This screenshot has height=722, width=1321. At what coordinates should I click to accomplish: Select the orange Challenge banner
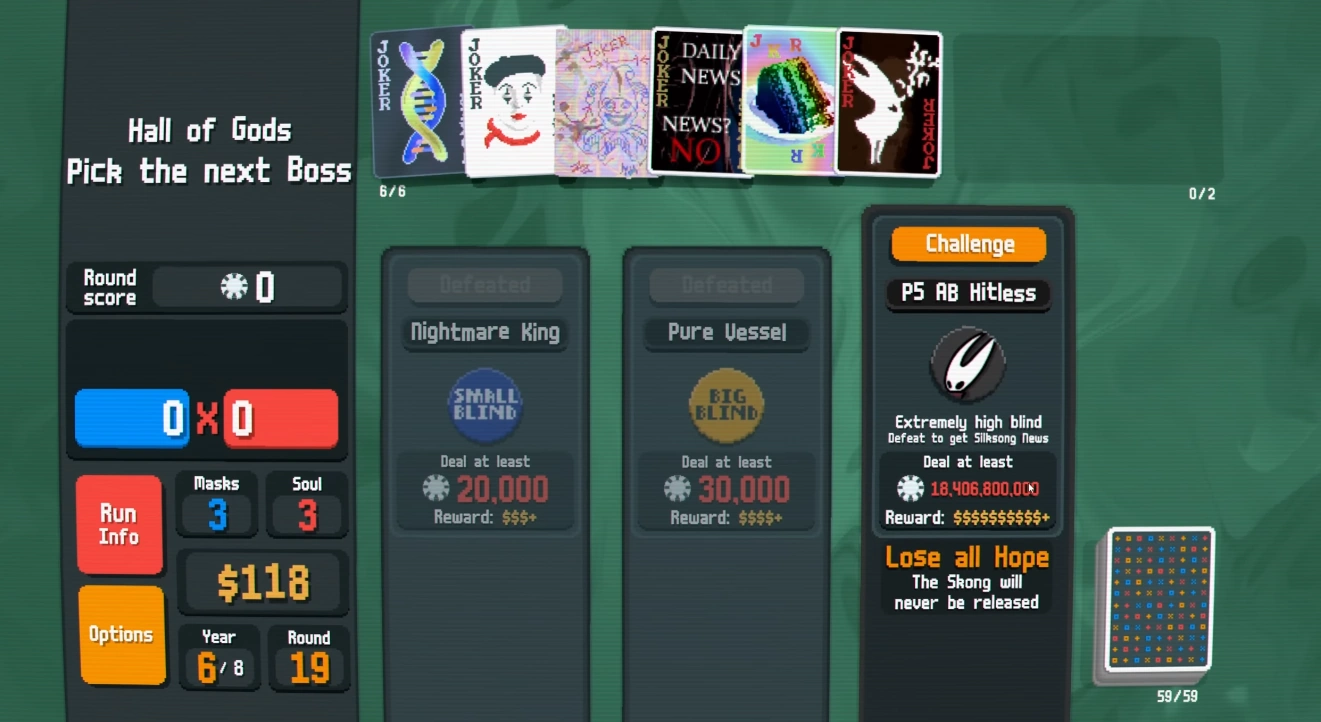tap(967, 243)
